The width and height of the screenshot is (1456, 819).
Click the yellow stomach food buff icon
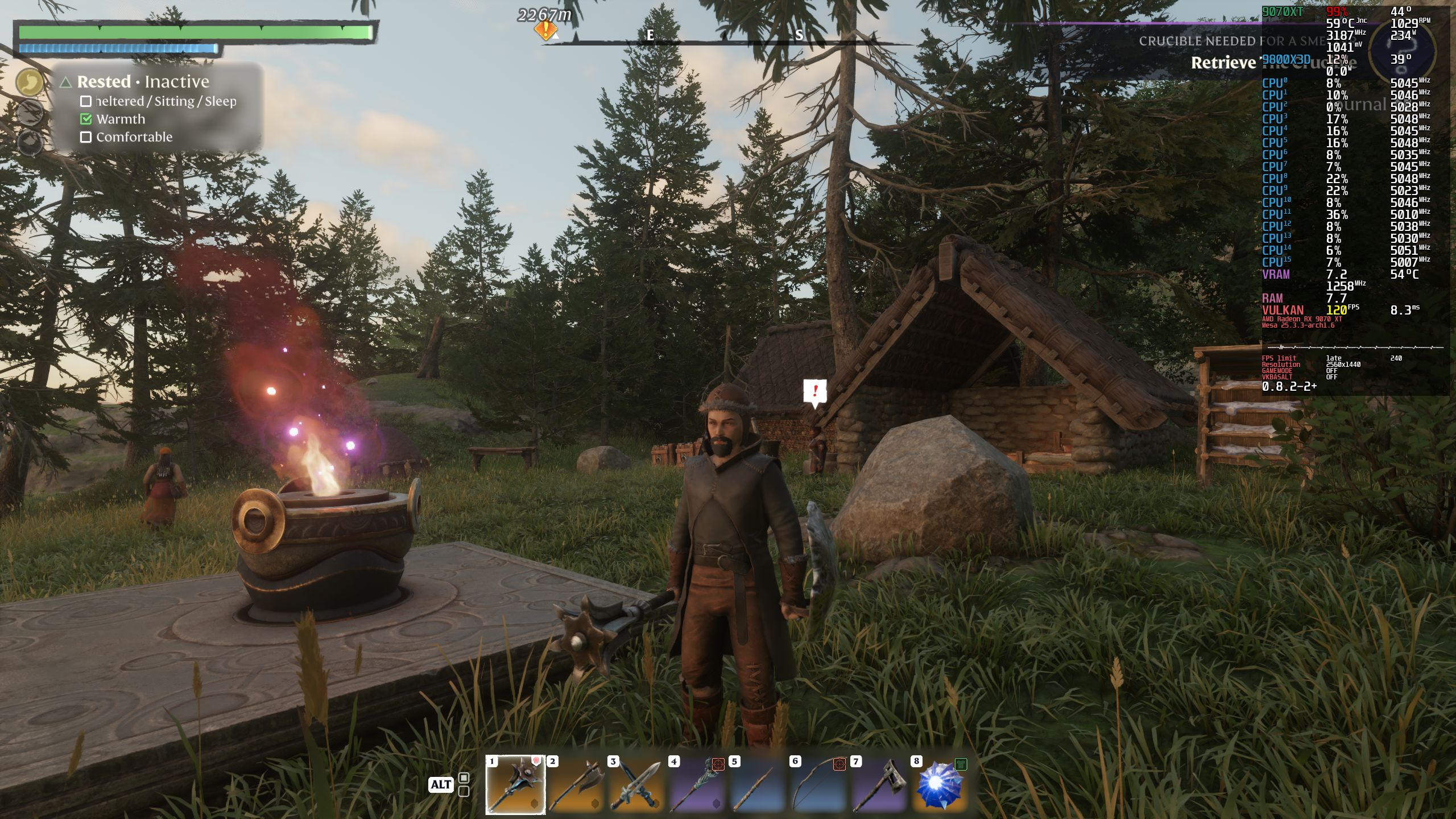click(x=30, y=83)
